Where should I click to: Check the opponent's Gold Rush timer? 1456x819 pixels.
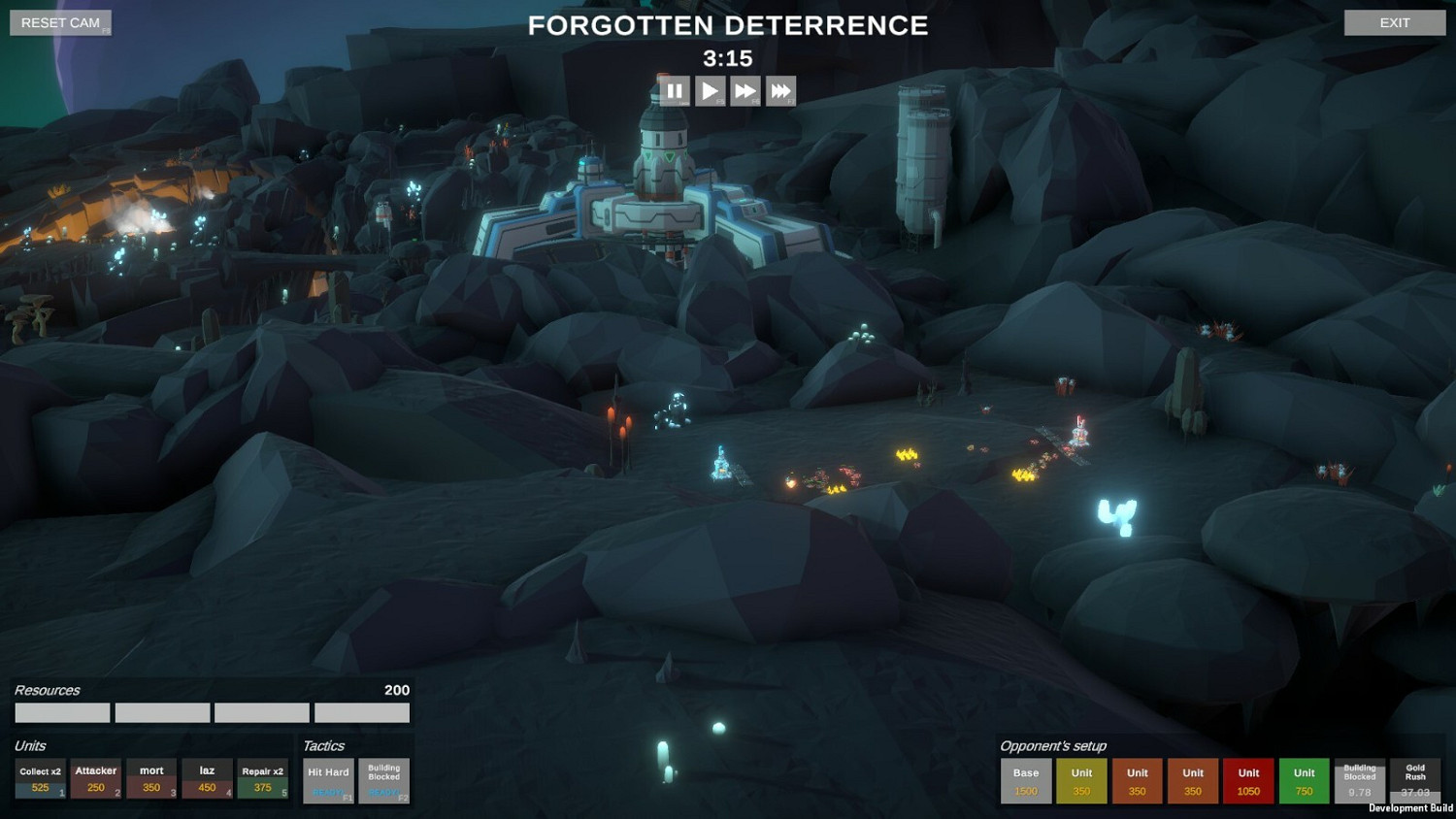click(x=1415, y=779)
